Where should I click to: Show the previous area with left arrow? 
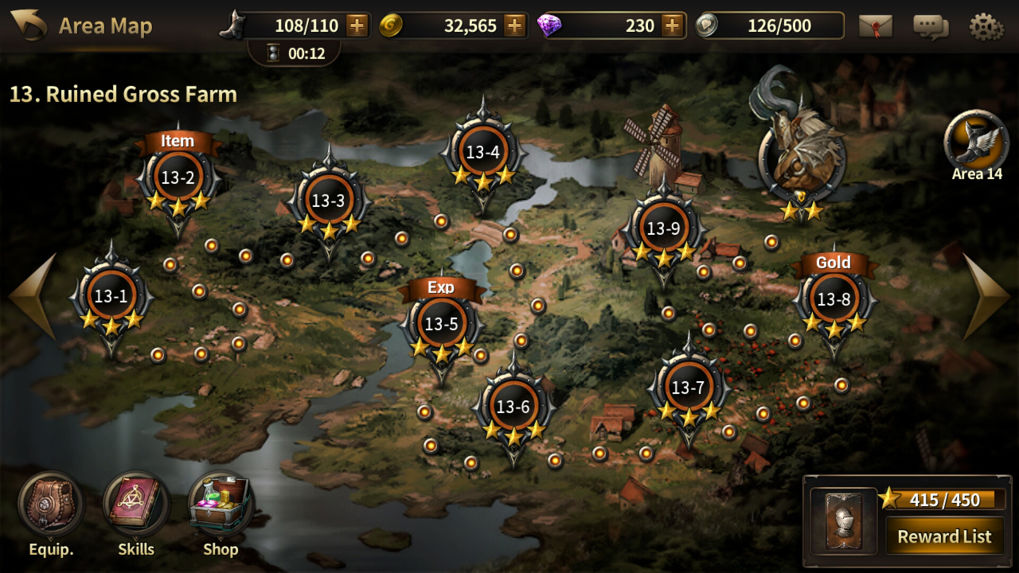point(32,296)
